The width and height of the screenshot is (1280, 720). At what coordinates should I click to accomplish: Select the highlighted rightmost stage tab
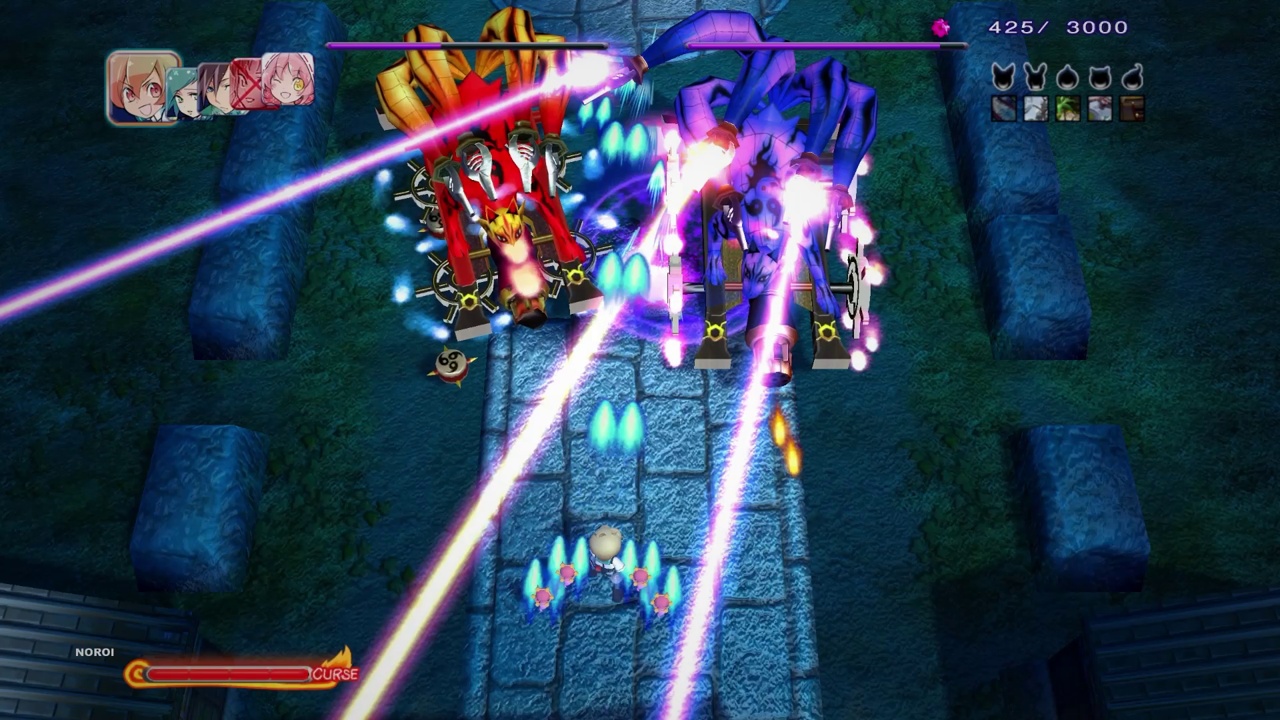(x=1133, y=109)
